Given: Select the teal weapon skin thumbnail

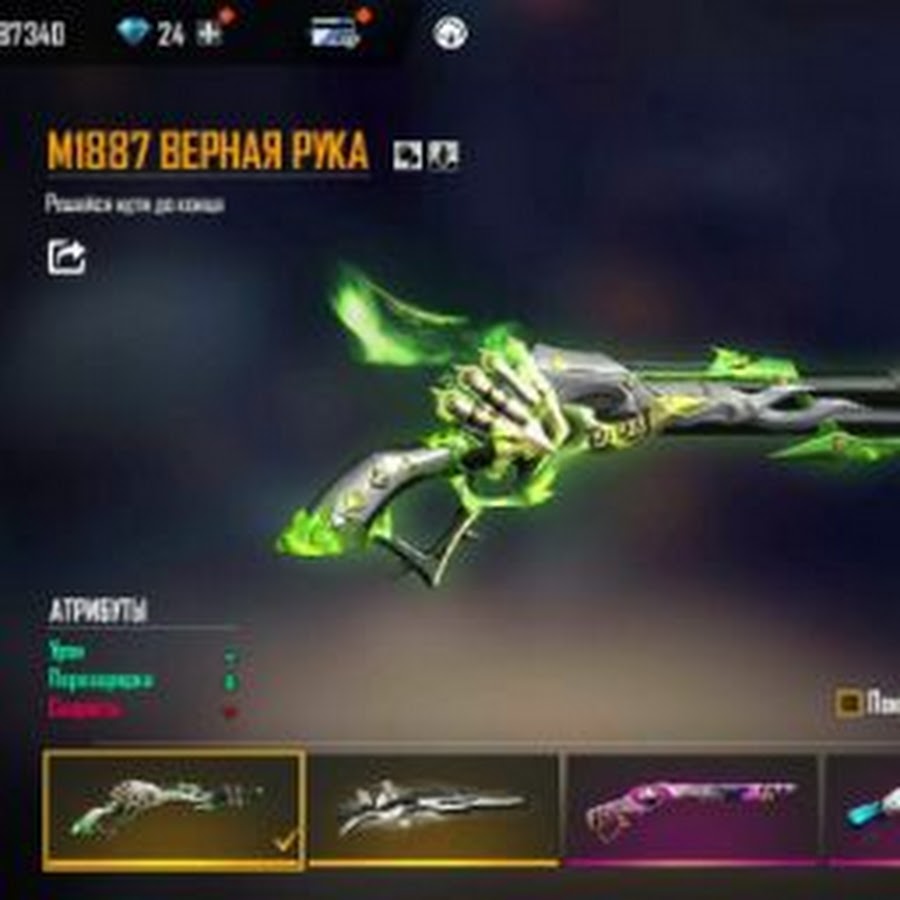Looking at the screenshot, I should tap(866, 808).
